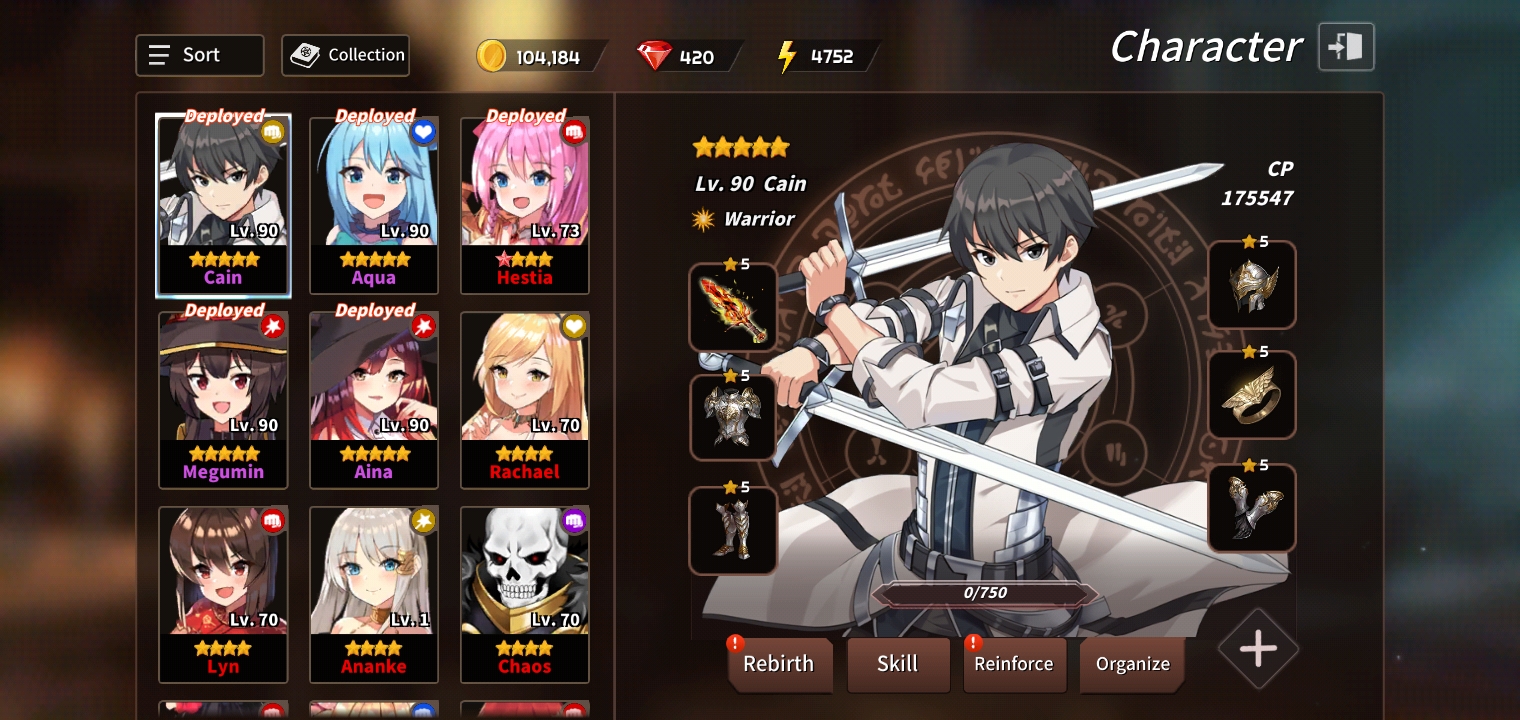Viewport: 1520px width, 720px height.
Task: Open the Collection book
Action: [346, 56]
